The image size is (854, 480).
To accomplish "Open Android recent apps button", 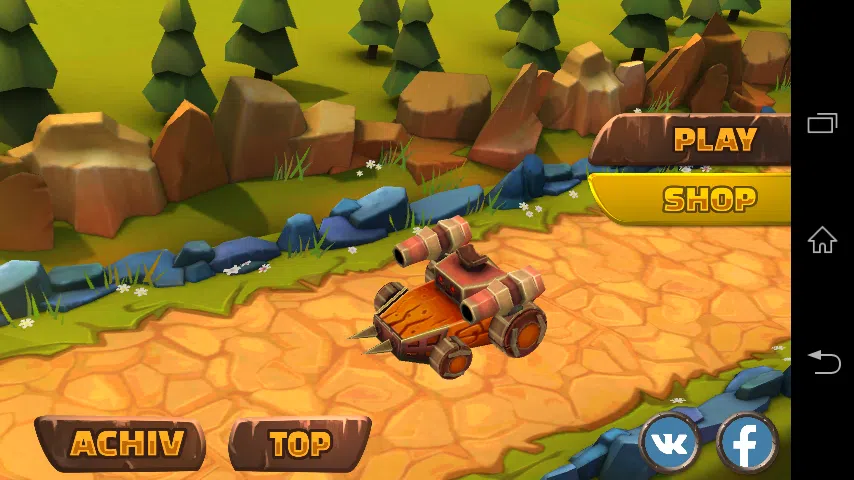I will [x=822, y=124].
